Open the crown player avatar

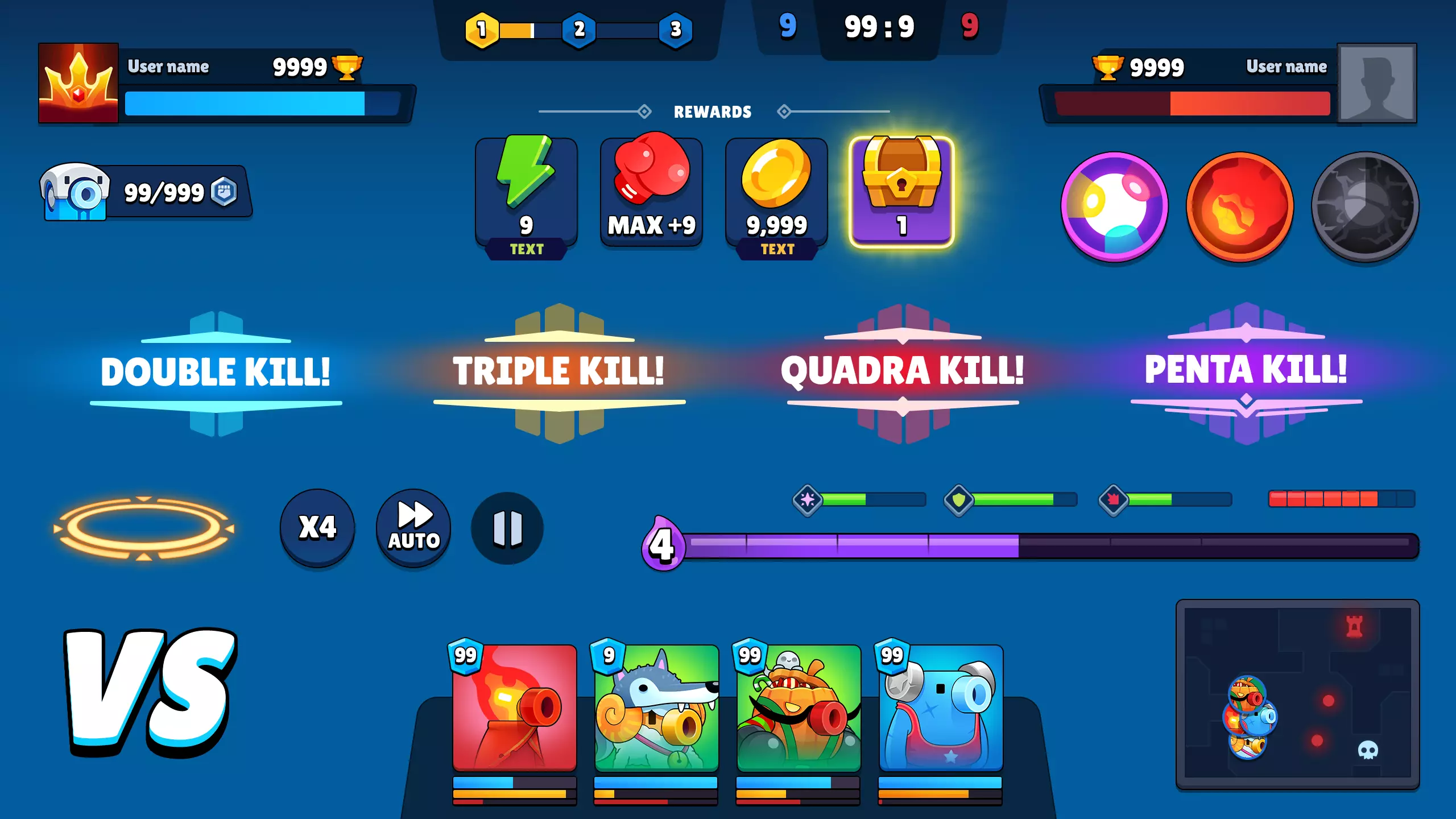coord(78,83)
